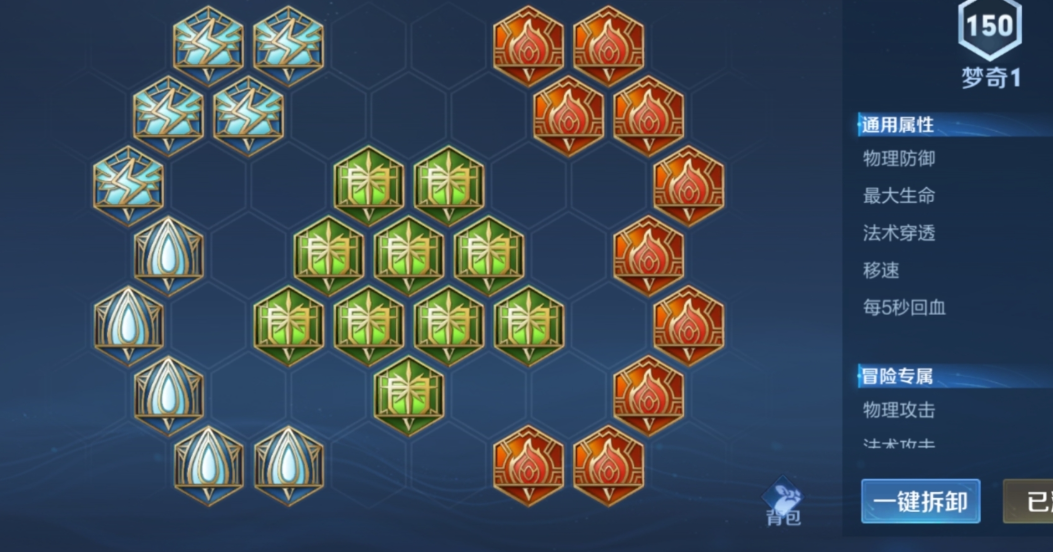1053x552 pixels.
Task: Click the 一键拆卸 button
Action: (920, 501)
